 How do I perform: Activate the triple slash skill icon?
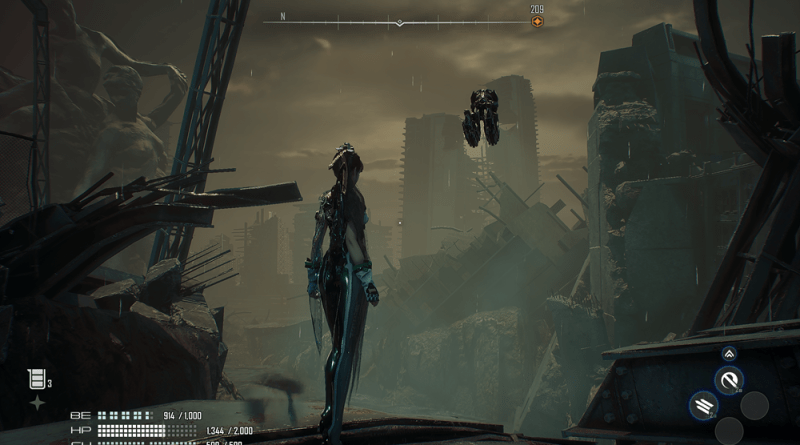coord(702,405)
